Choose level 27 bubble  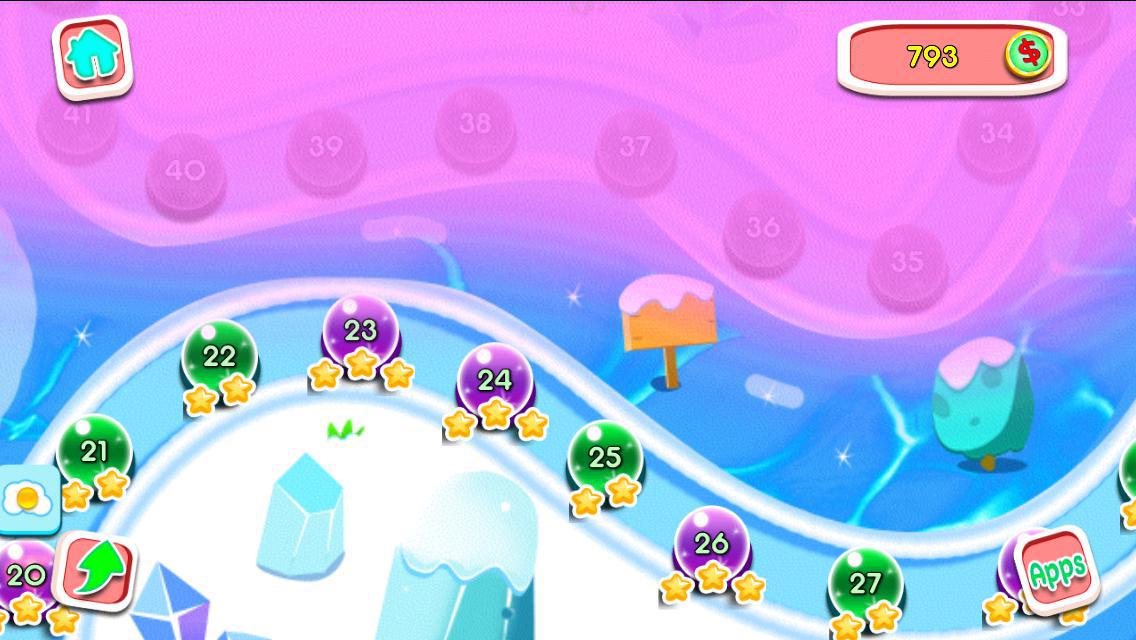point(865,582)
